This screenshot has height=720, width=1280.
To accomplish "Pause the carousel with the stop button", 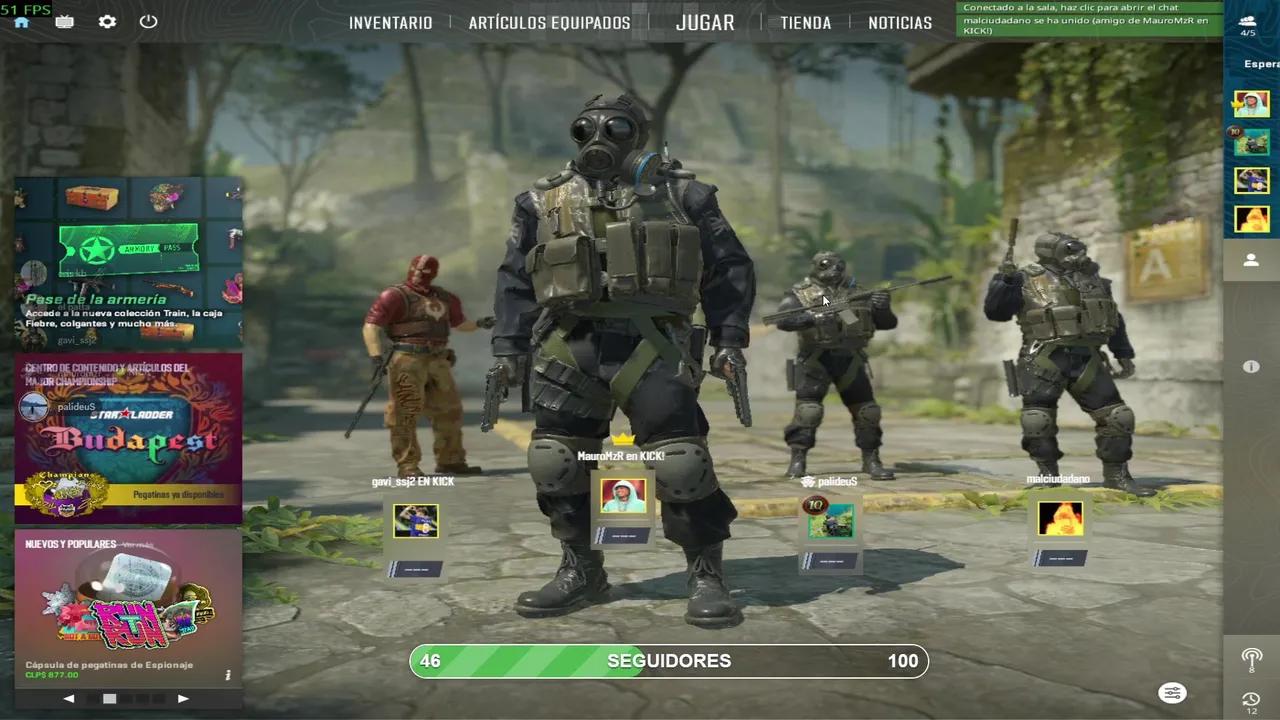I will 109,698.
